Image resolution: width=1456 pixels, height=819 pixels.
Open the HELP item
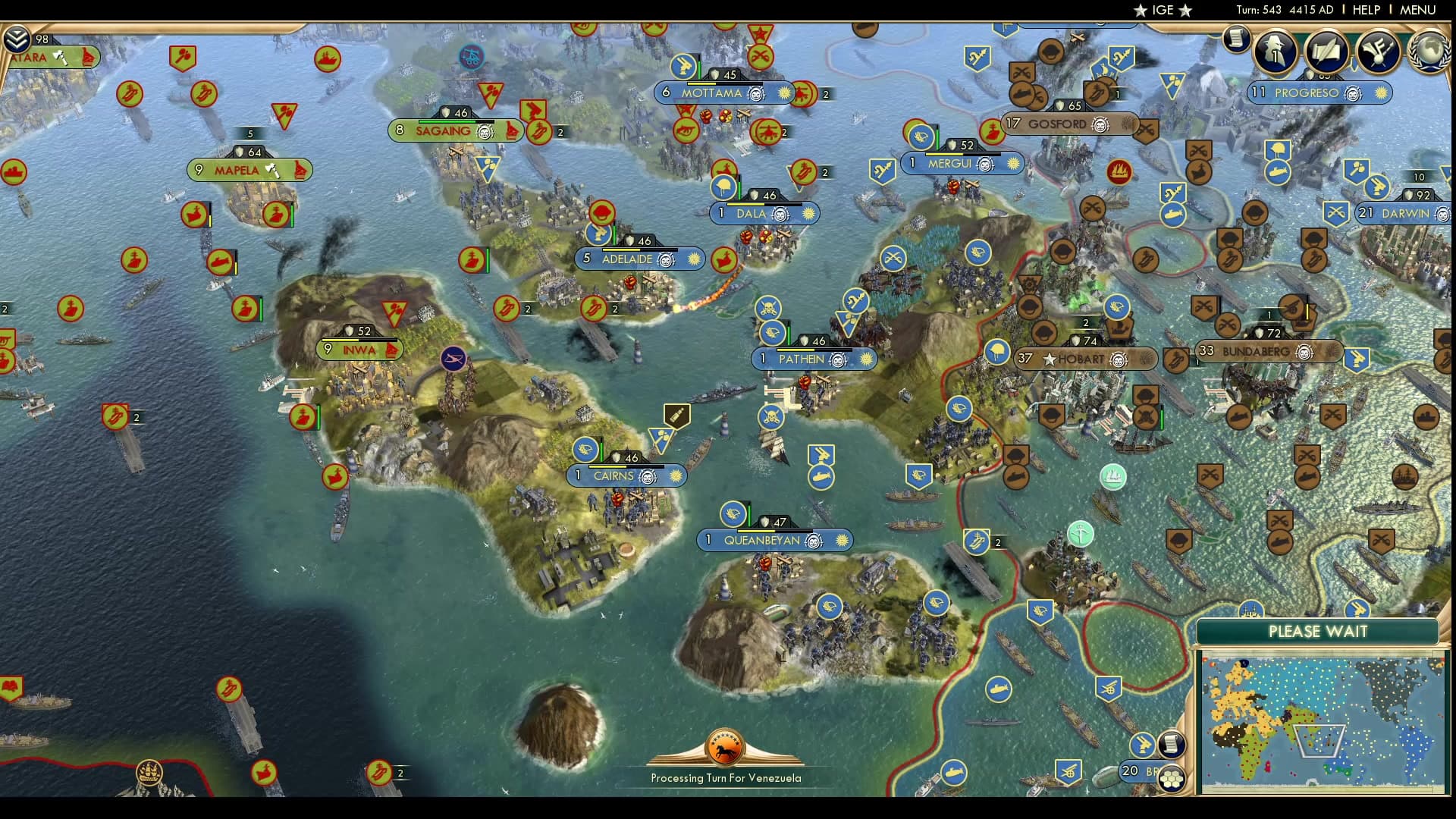point(1365,10)
